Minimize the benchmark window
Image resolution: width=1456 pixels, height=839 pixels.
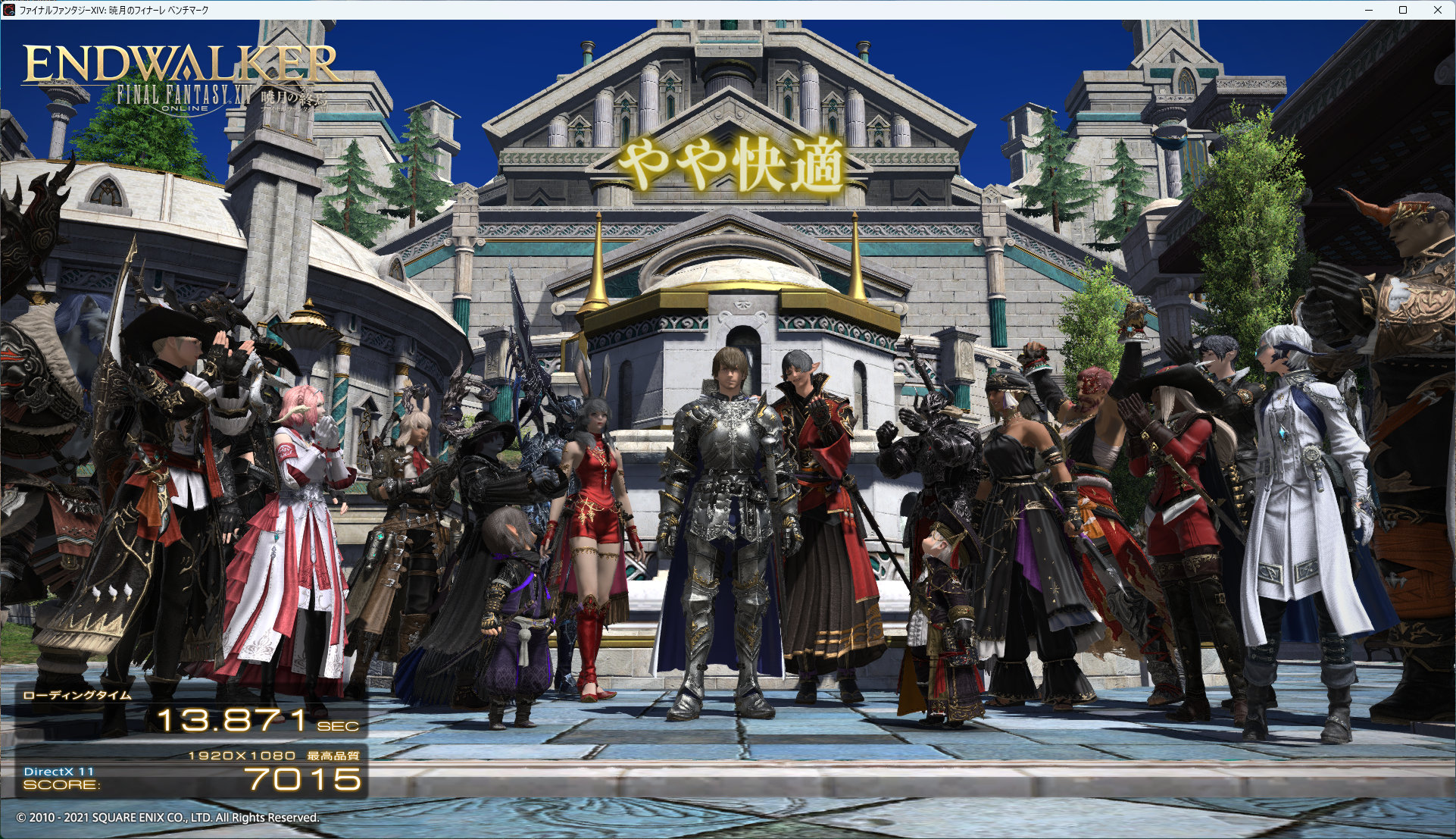(x=1369, y=10)
